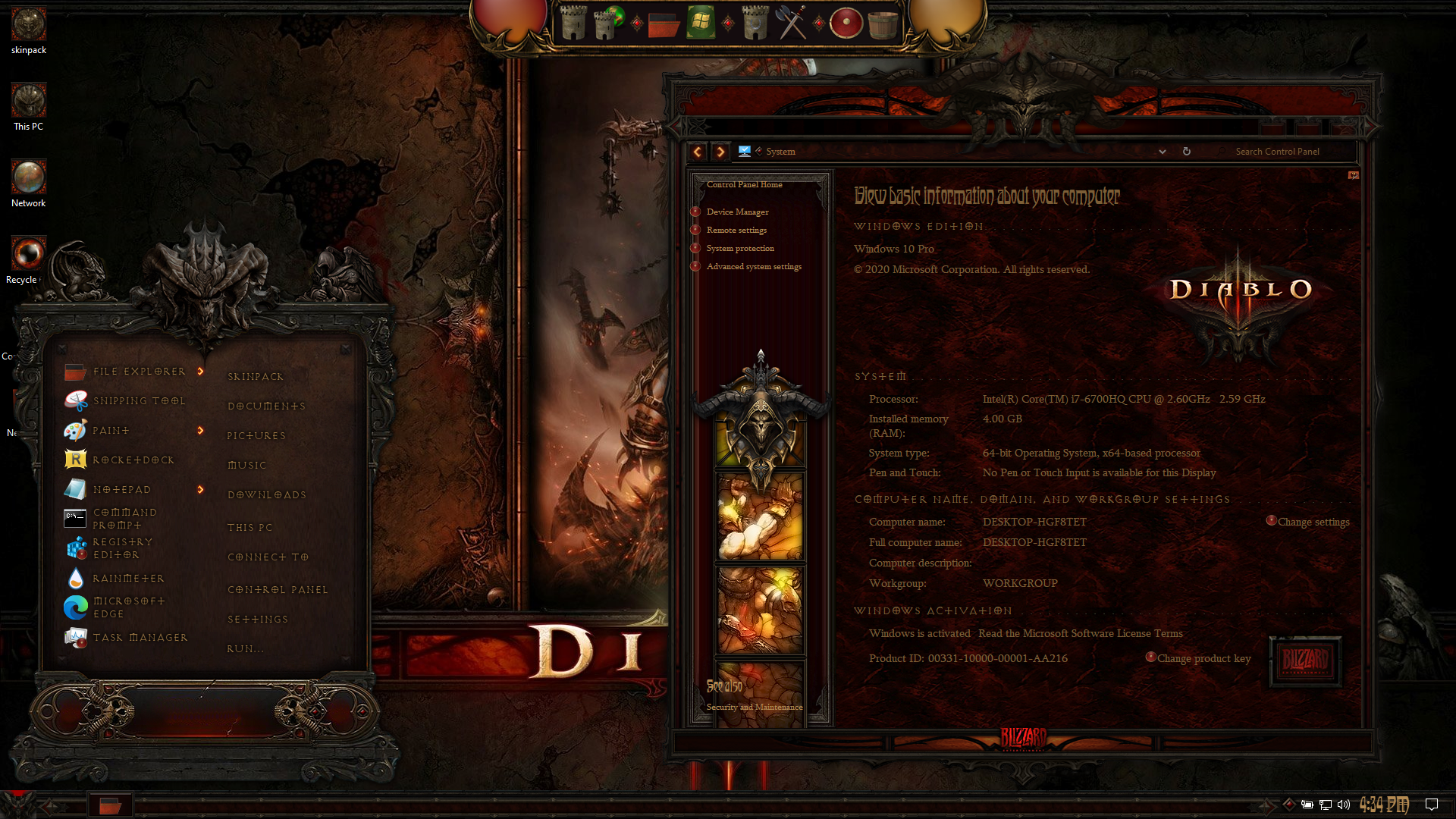
Task: Open Task Manager
Action: coord(140,638)
